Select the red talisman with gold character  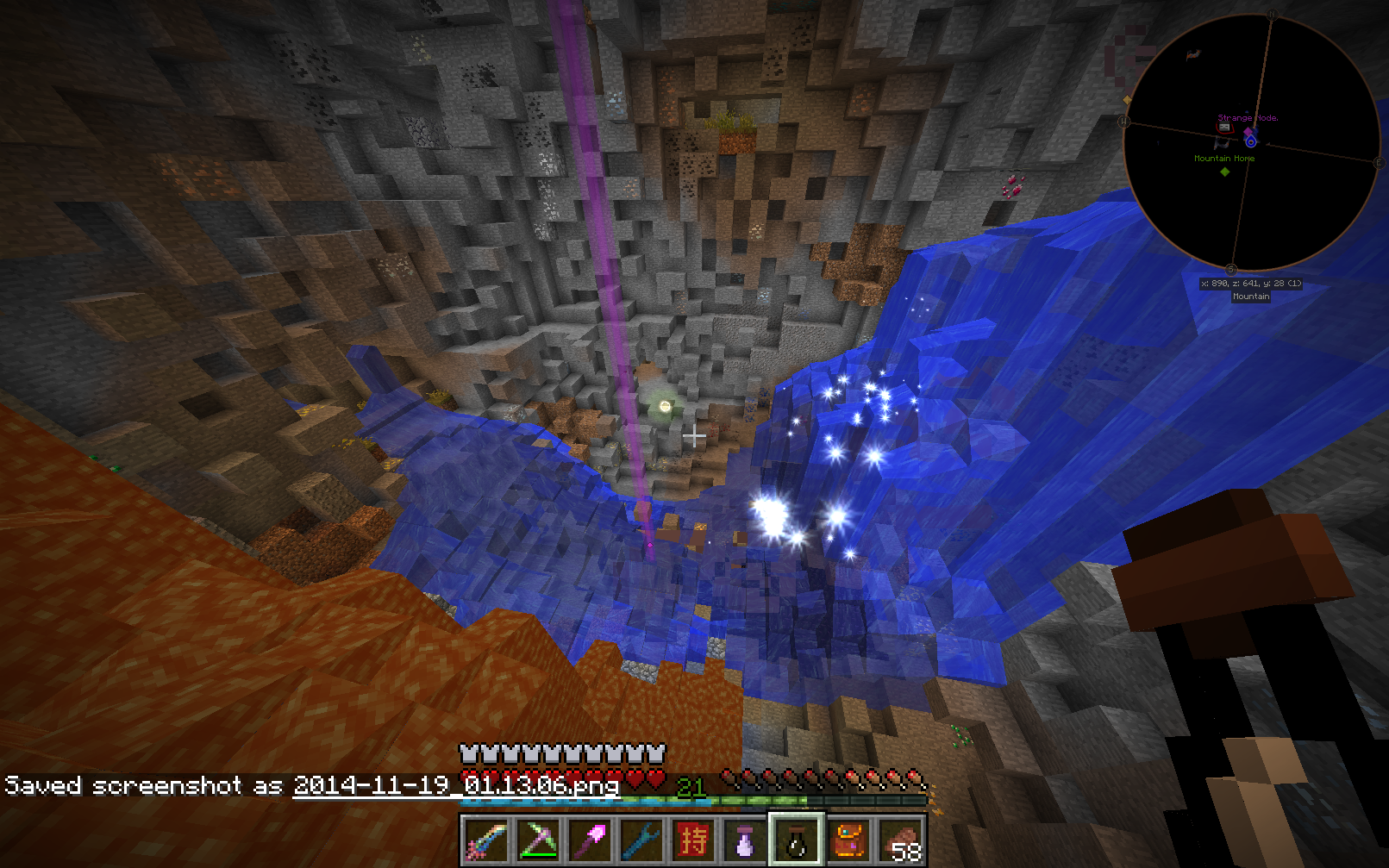693,840
